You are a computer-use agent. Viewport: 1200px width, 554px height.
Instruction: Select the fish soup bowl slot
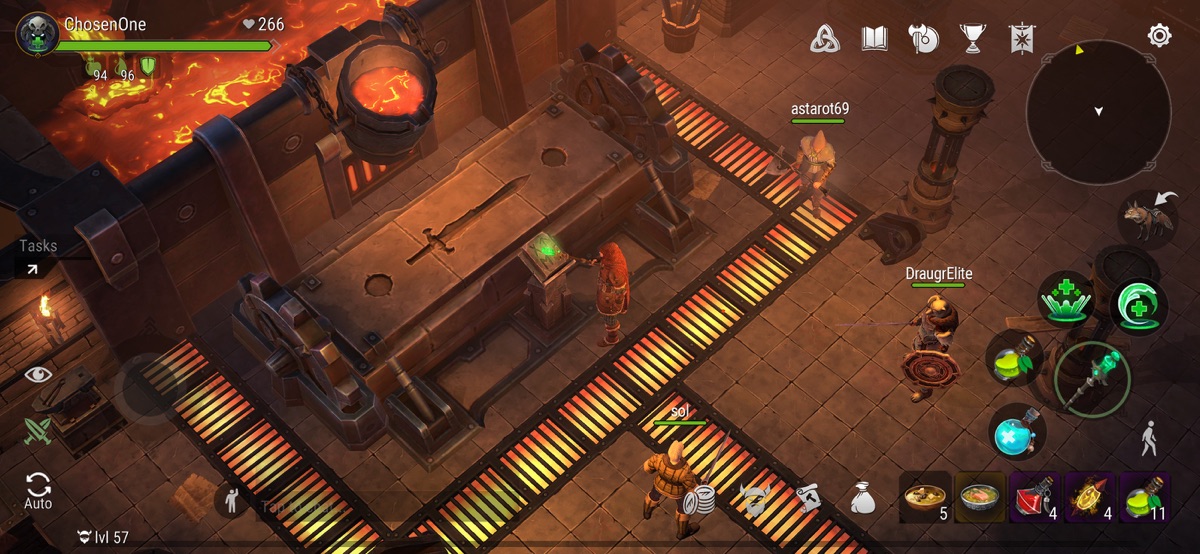[980, 497]
